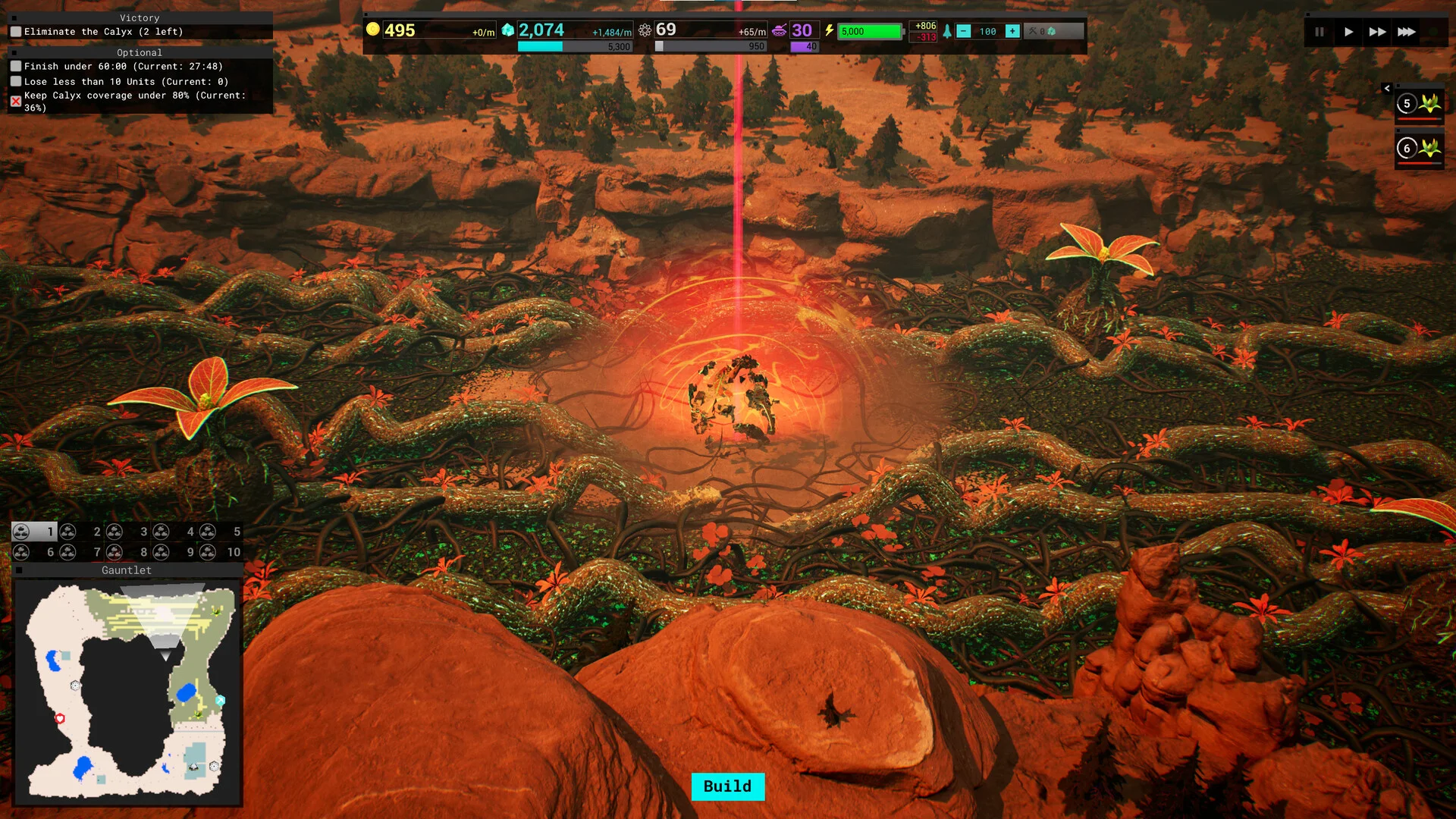Click the rocket icon beside the stepper
Screen dimensions: 1456x819
[947, 31]
